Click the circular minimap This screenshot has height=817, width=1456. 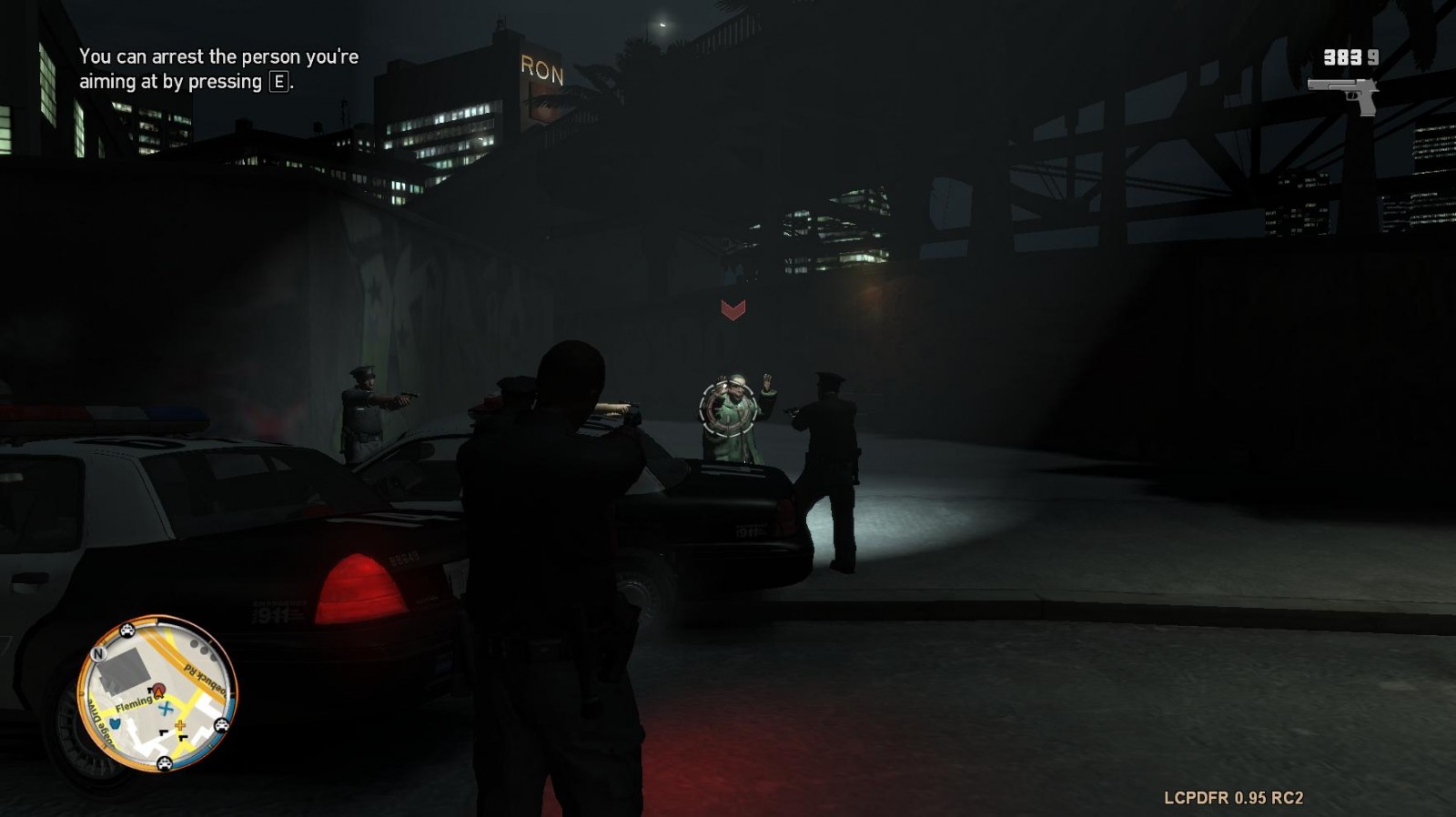(157, 694)
